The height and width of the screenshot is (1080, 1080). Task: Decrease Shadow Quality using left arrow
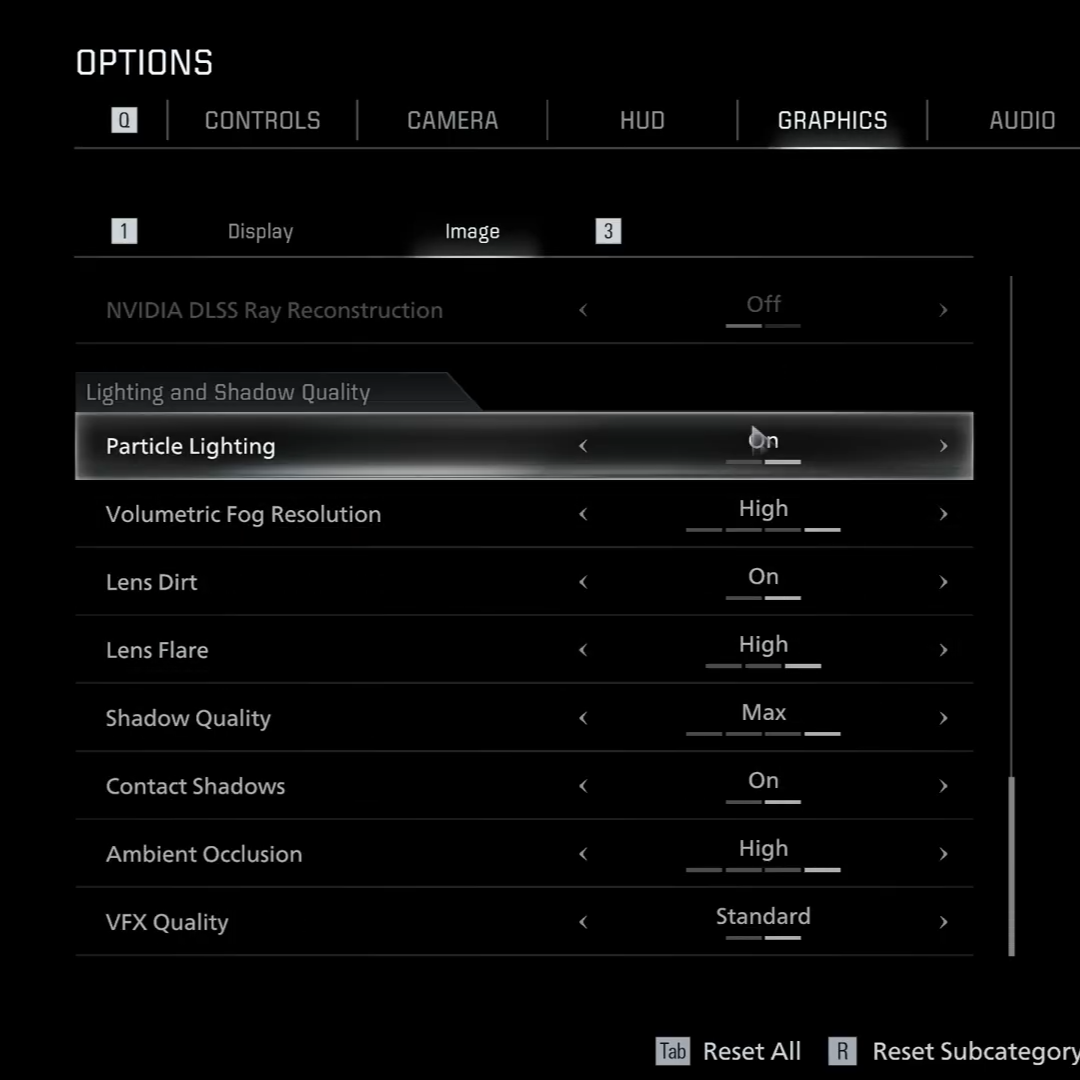[583, 718]
